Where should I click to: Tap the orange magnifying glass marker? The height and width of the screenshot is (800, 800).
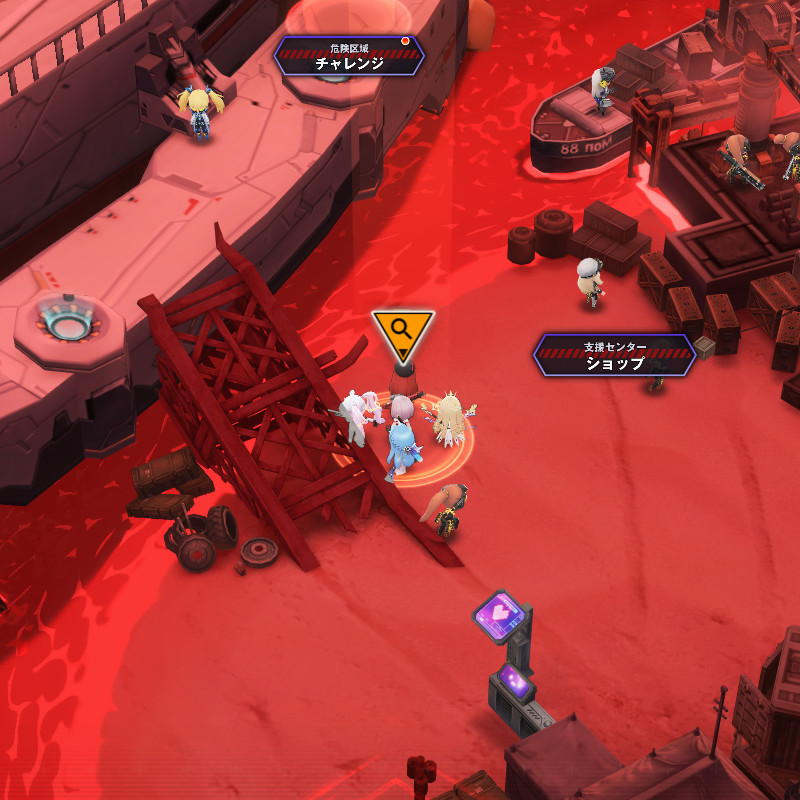click(x=402, y=332)
